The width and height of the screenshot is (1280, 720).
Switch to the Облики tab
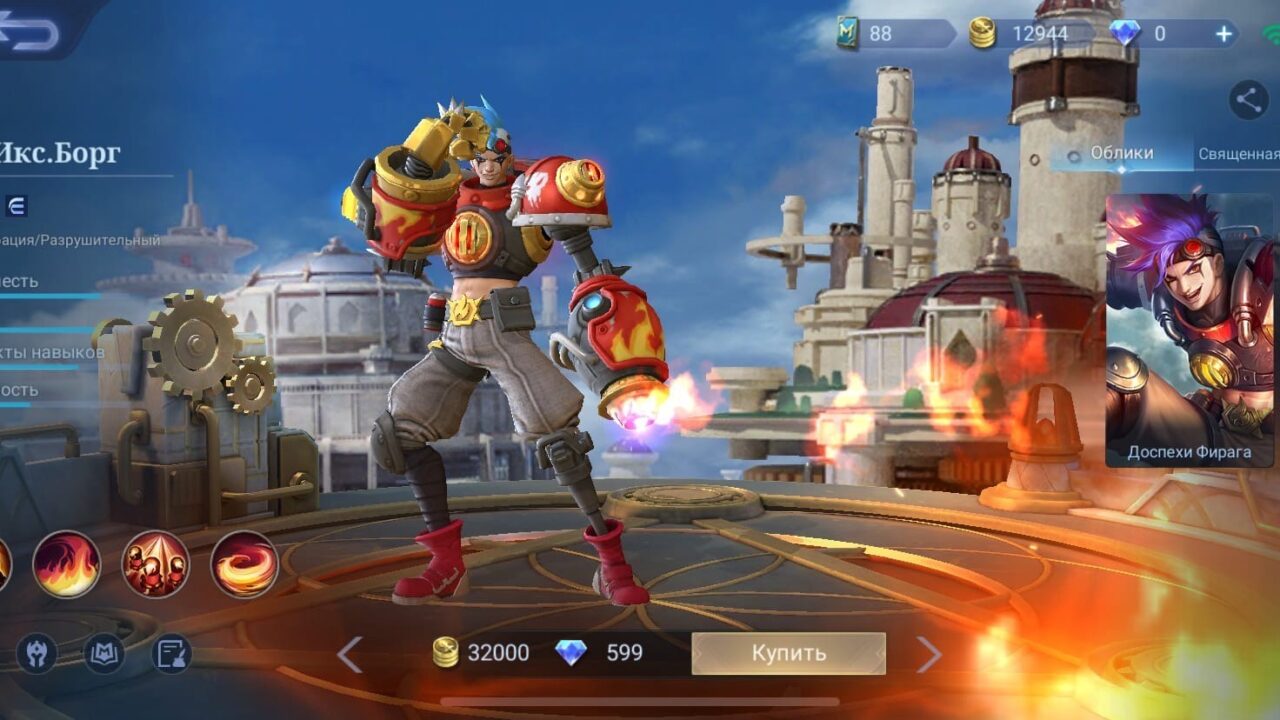pyautogui.click(x=1121, y=153)
